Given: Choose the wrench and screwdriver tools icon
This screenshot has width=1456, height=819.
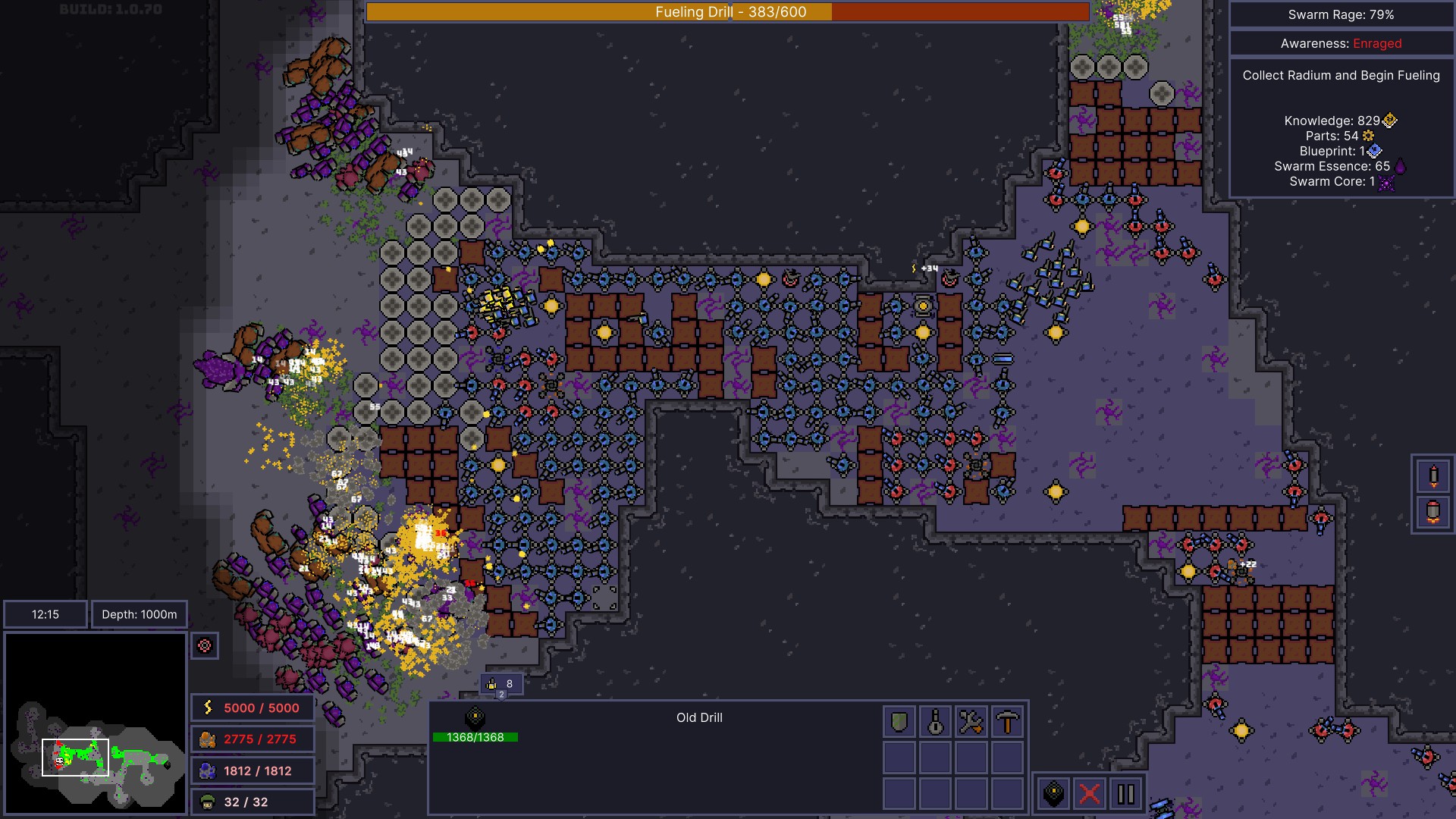Looking at the screenshot, I should coord(971,722).
